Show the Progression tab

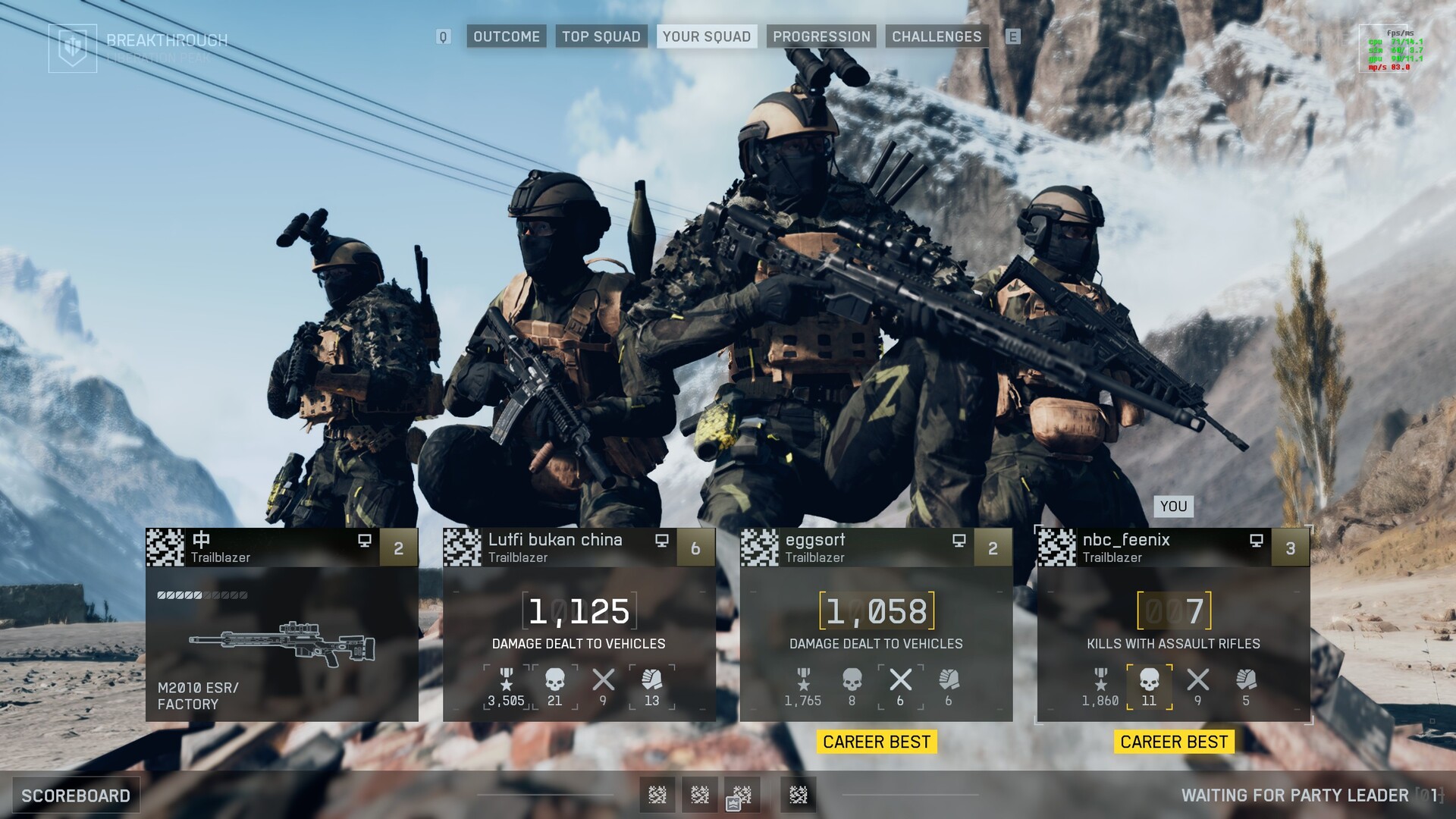tap(821, 36)
